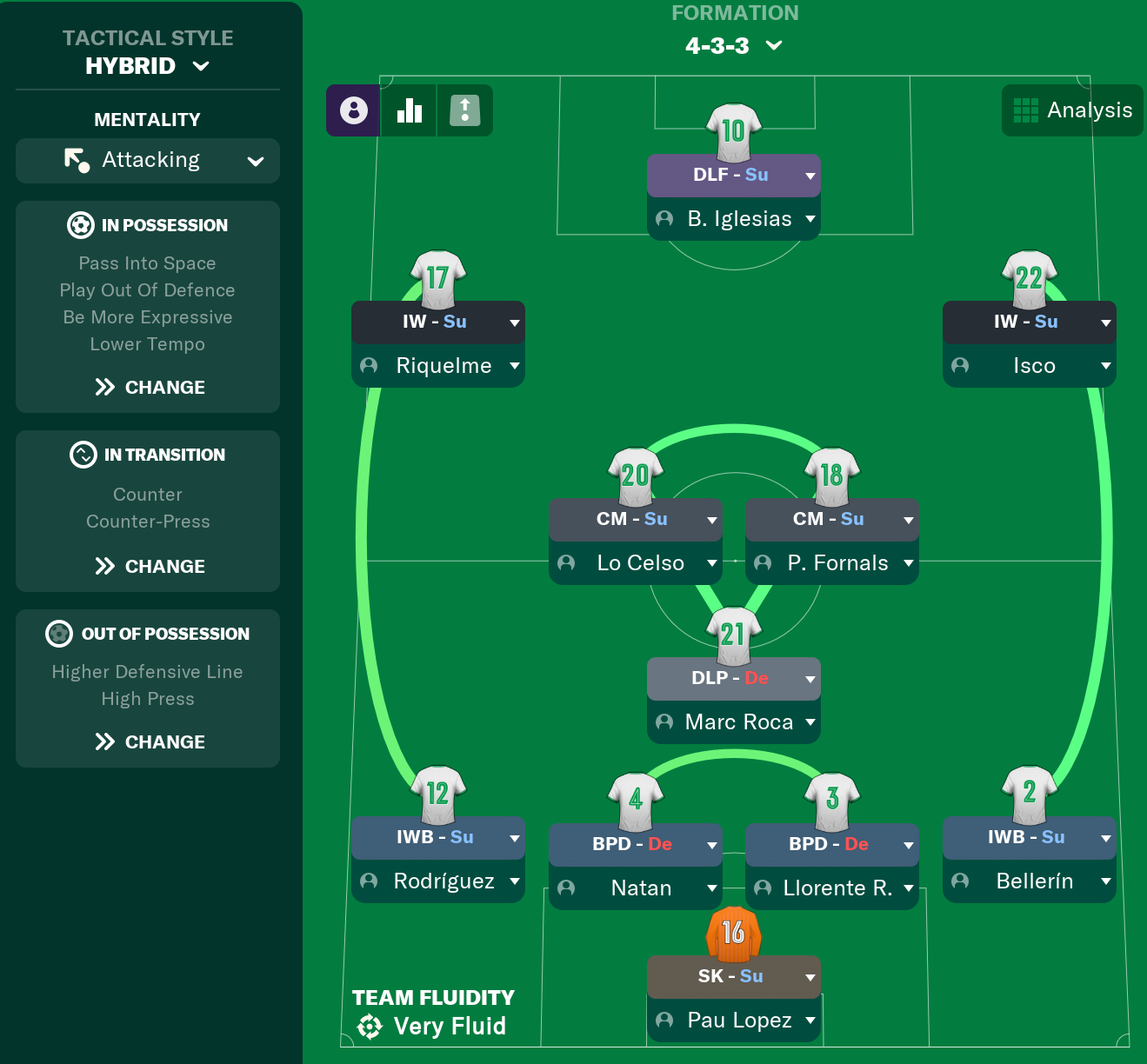
Task: Select Isco's number 22 shirt
Action: coord(1029,276)
